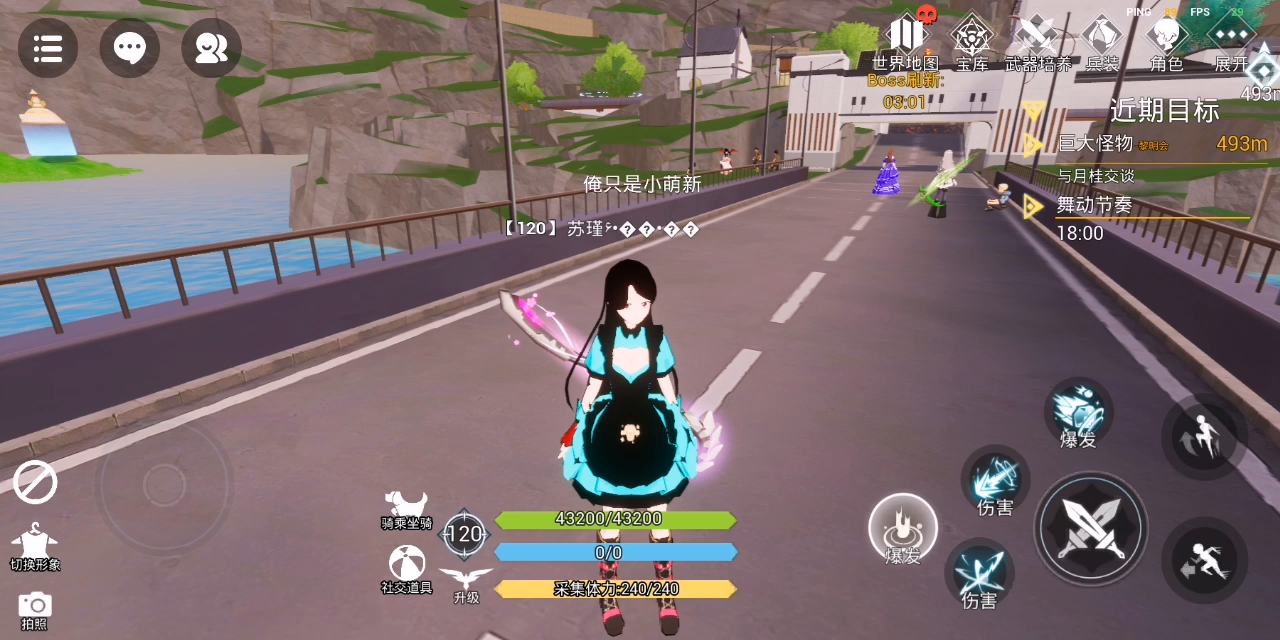Select the 舞动节奏 objective entry
This screenshot has width=1280, height=640.
[1095, 206]
